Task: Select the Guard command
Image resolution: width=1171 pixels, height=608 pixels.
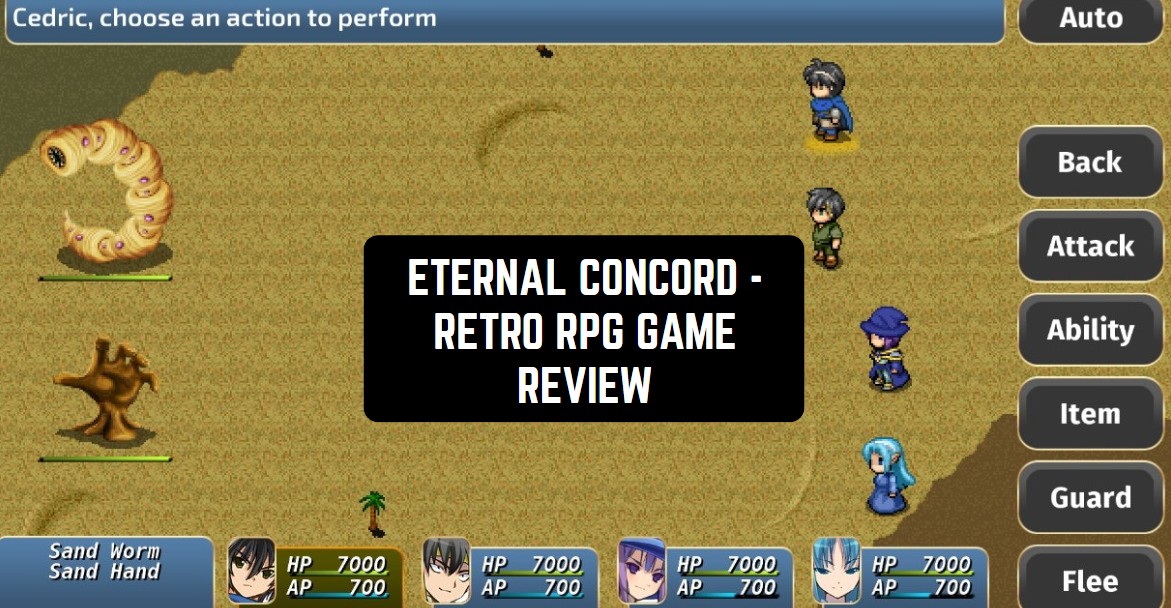Action: pos(1090,498)
